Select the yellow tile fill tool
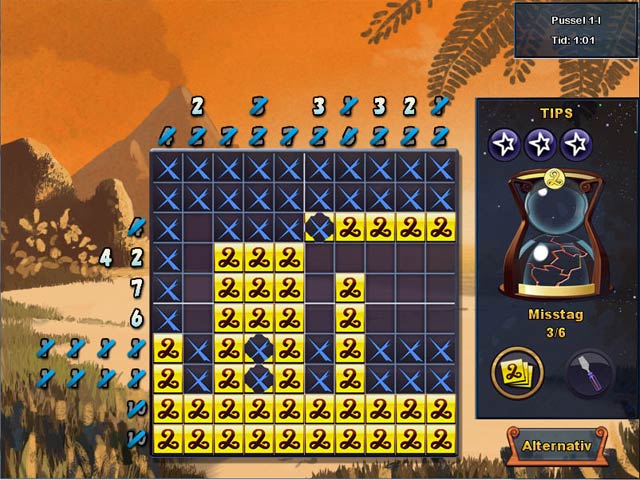Viewport: 640px width, 480px height. (513, 374)
